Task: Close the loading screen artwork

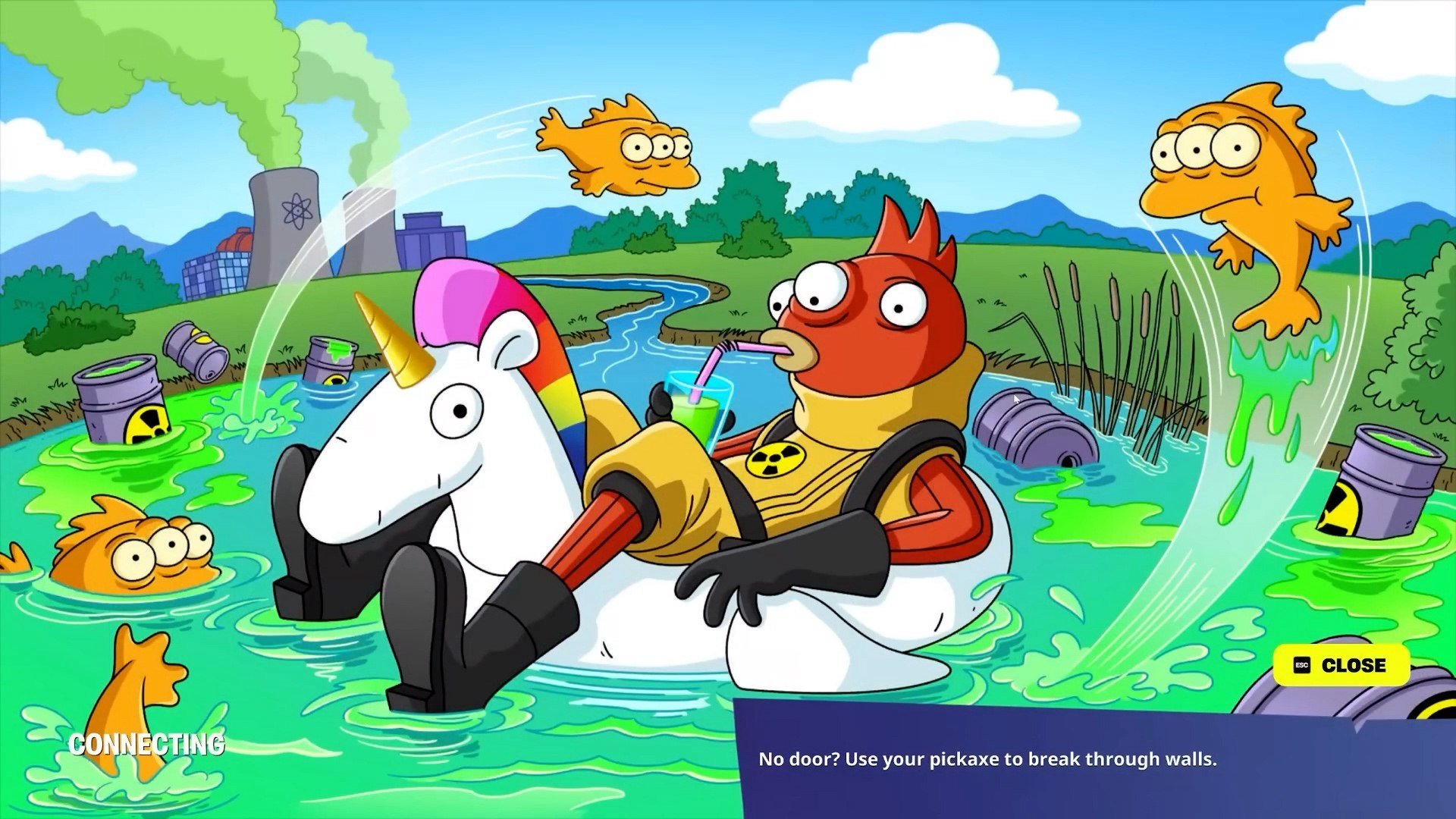Action: 1341,665
